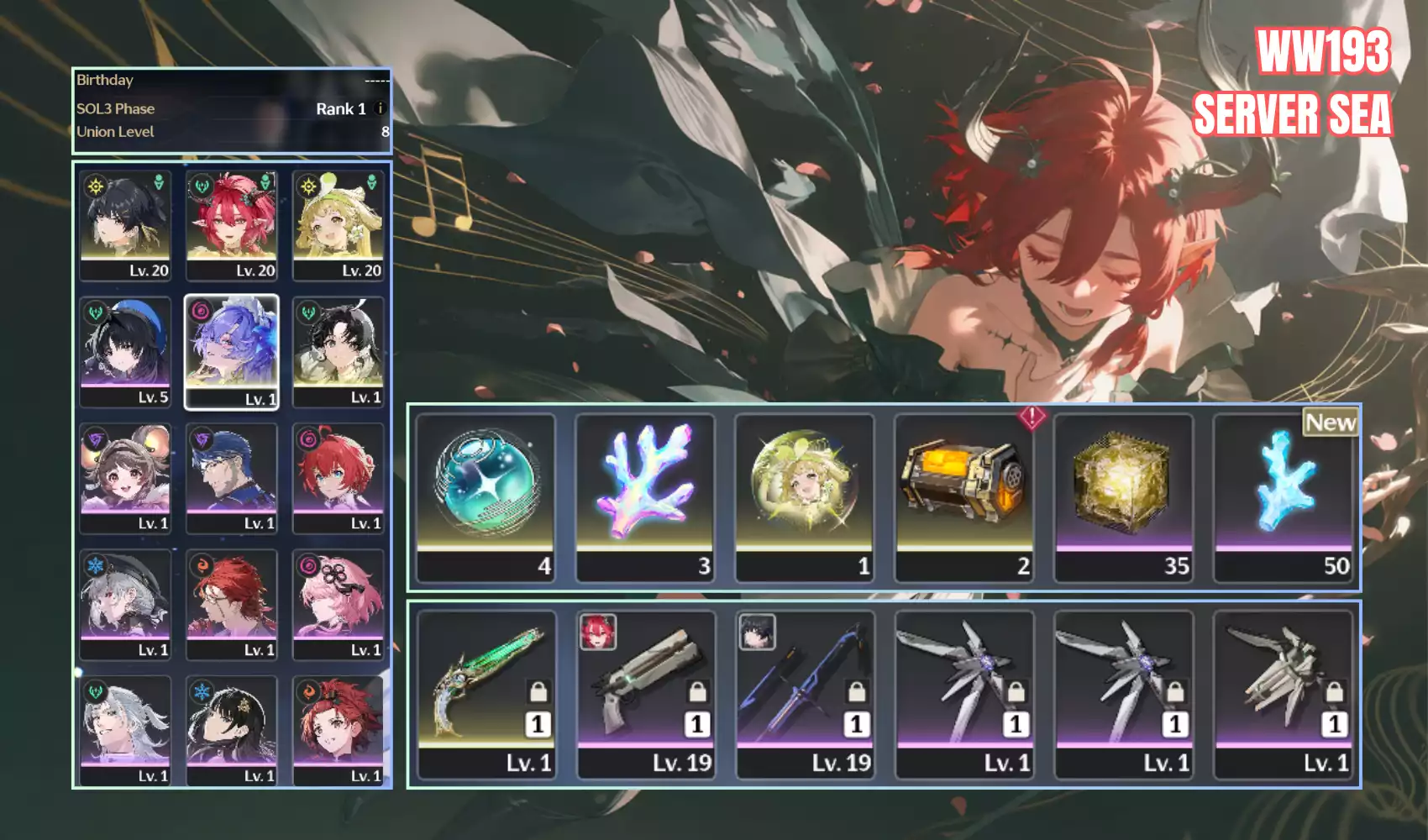This screenshot has width=1428, height=840.
Task: Select the man in the blue cap
Action: pyautogui.click(x=232, y=477)
